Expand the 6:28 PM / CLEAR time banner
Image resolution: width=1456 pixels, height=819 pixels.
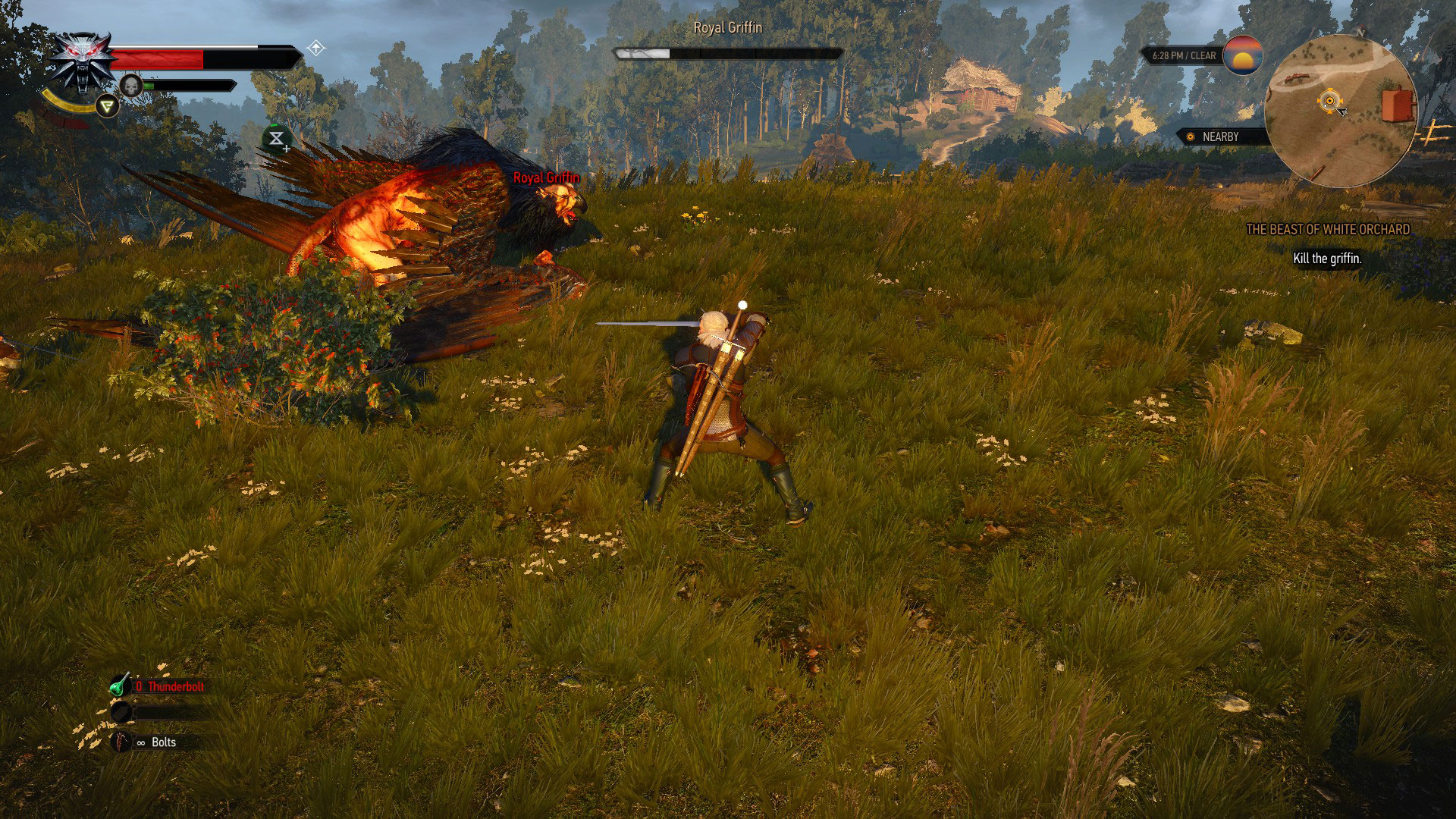click(x=1183, y=55)
